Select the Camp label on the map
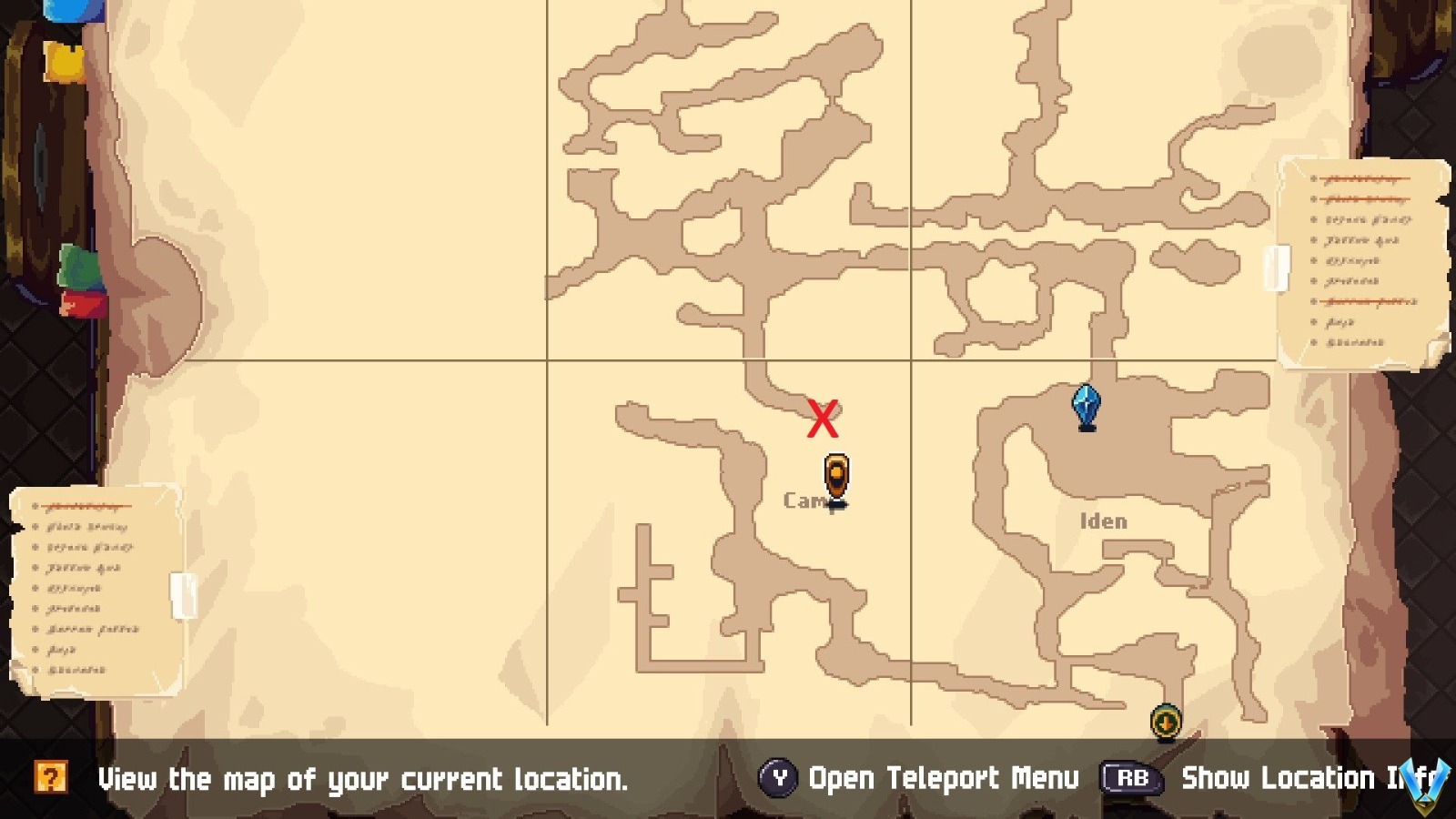The image size is (1456, 819). tap(804, 500)
